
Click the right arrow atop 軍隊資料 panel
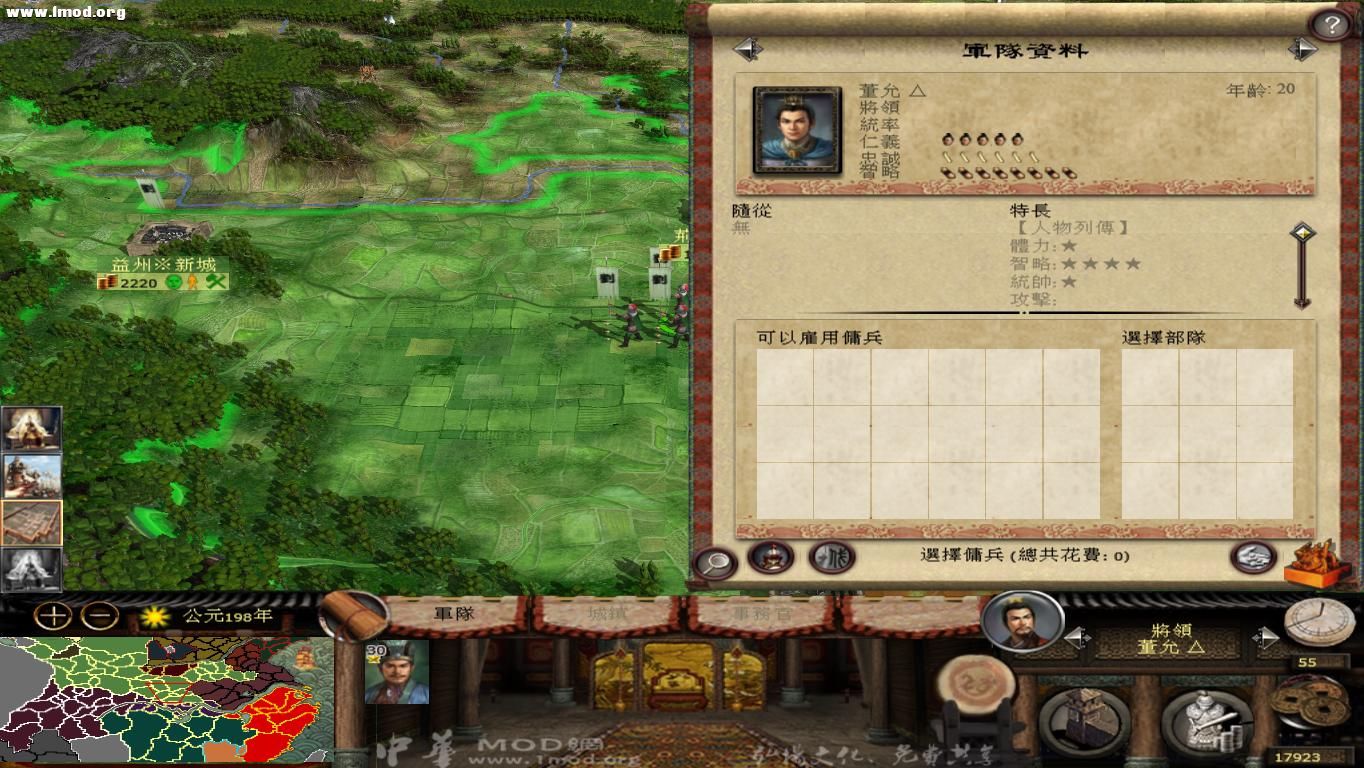click(x=1302, y=48)
